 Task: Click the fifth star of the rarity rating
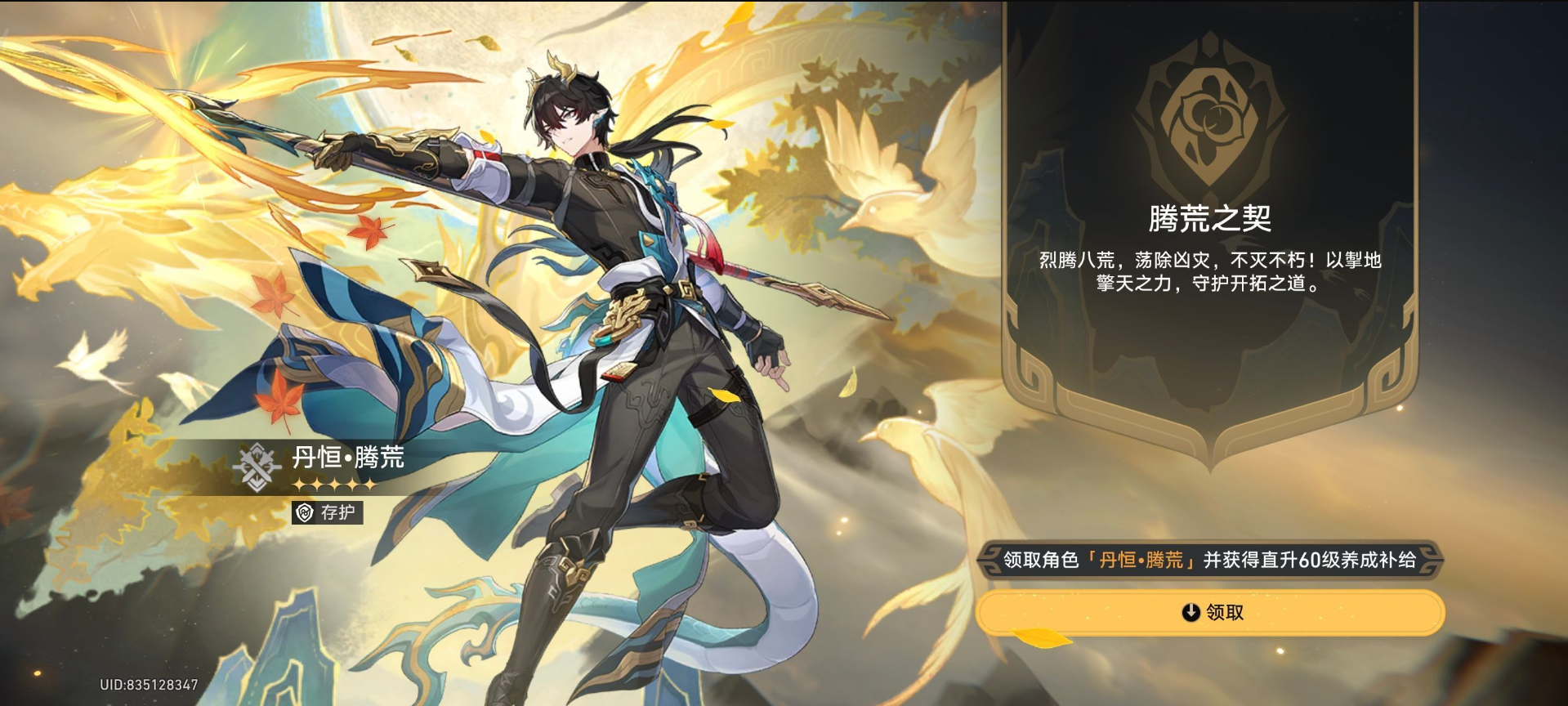pos(370,485)
